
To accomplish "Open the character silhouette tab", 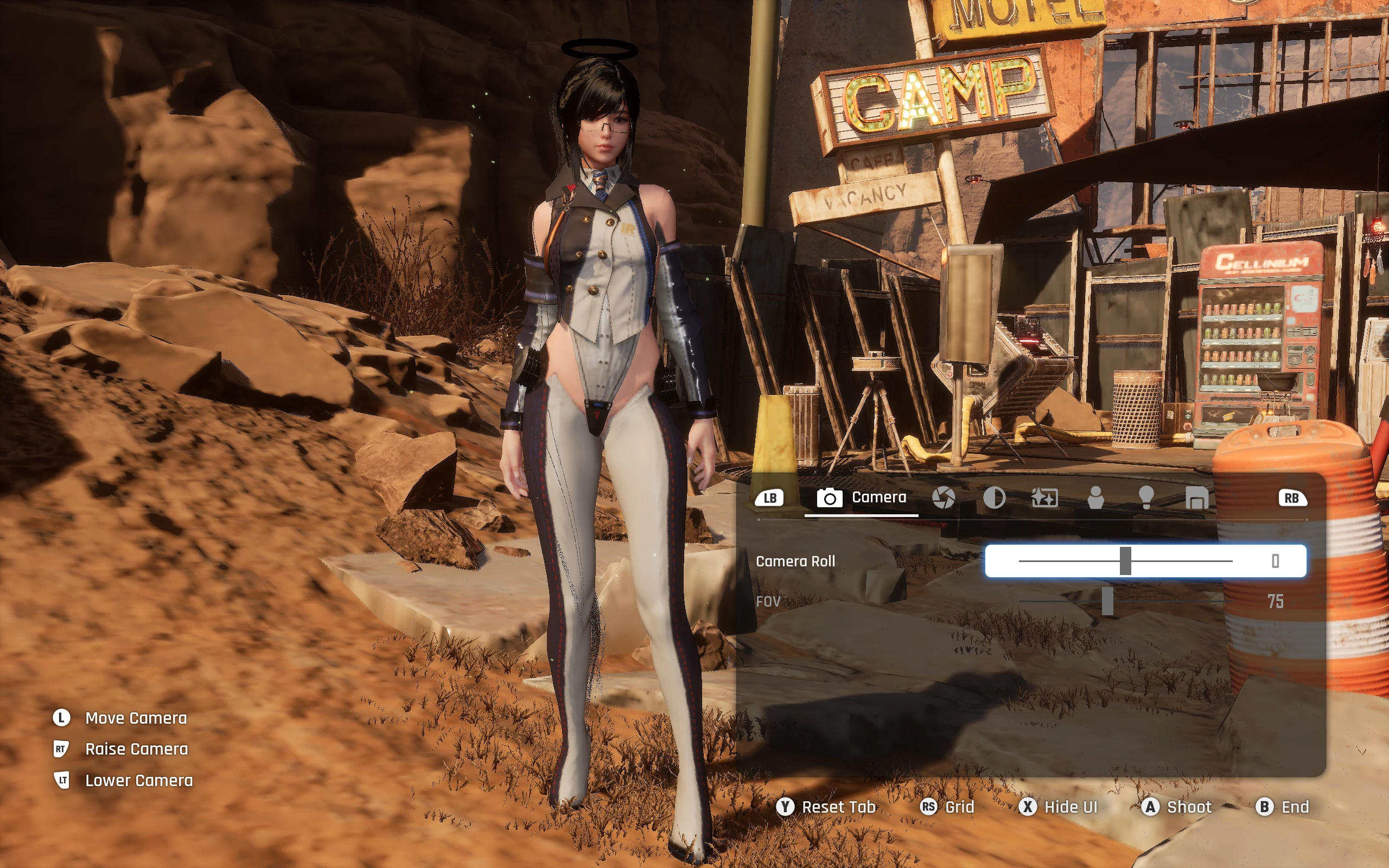I will tap(1095, 497).
